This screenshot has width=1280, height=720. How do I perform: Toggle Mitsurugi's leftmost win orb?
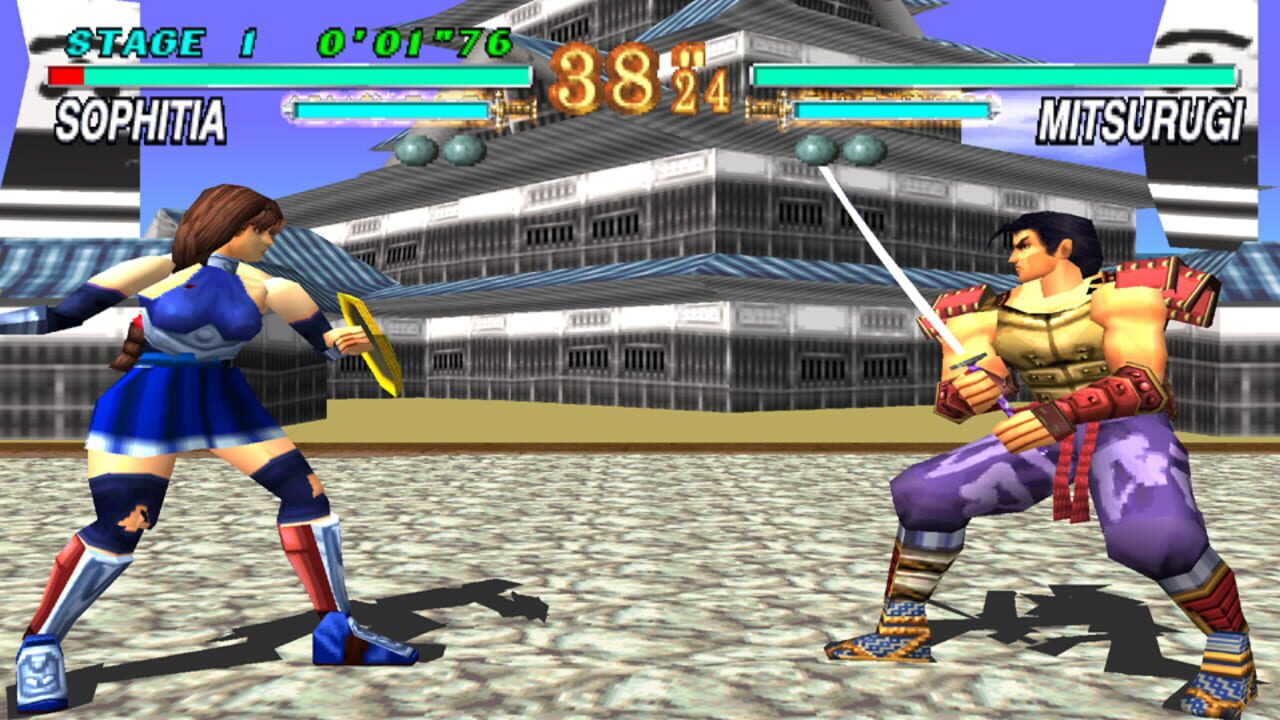pyautogui.click(x=815, y=150)
